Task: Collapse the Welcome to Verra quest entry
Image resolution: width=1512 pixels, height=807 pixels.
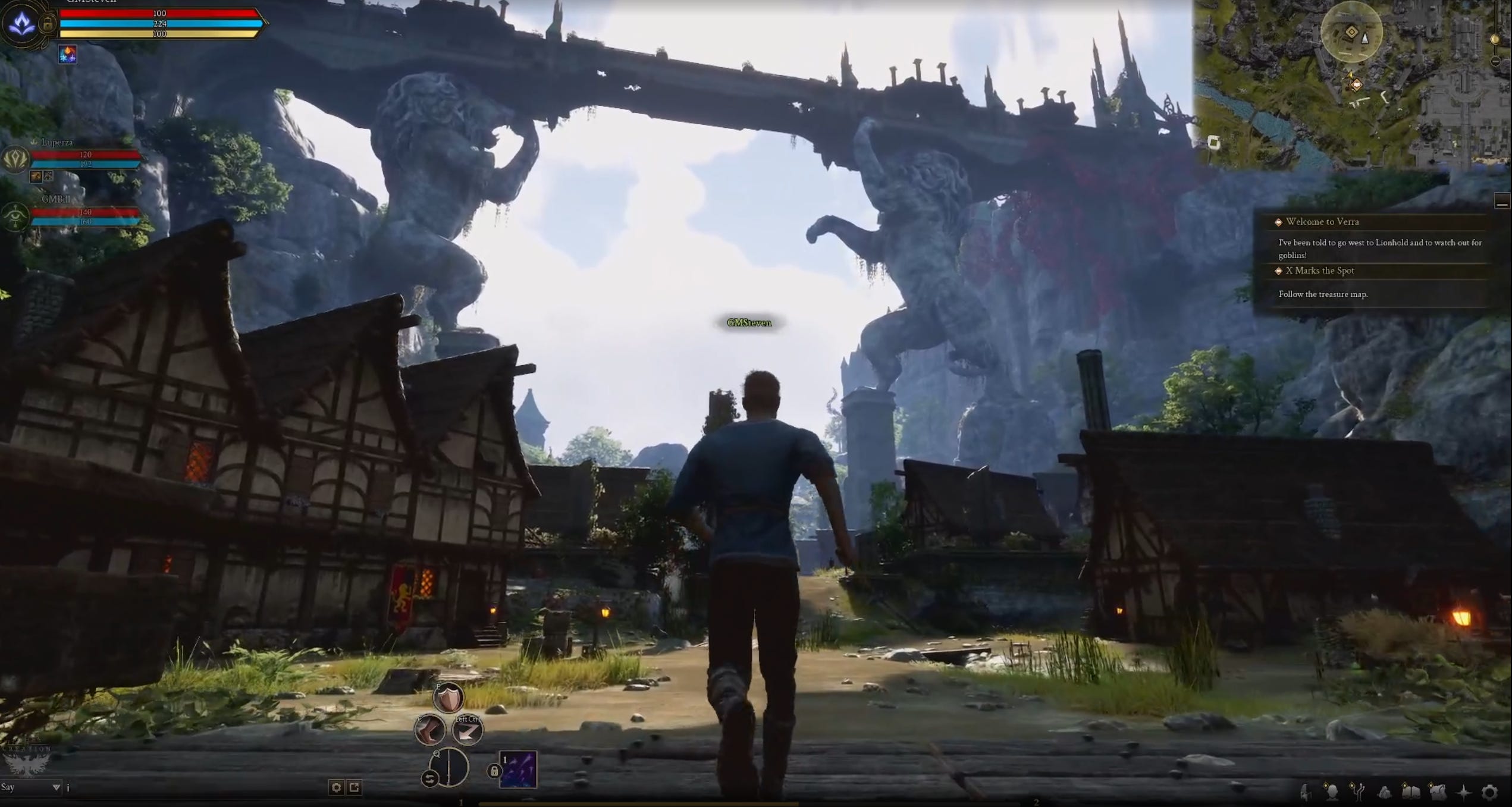Action: pos(1279,221)
